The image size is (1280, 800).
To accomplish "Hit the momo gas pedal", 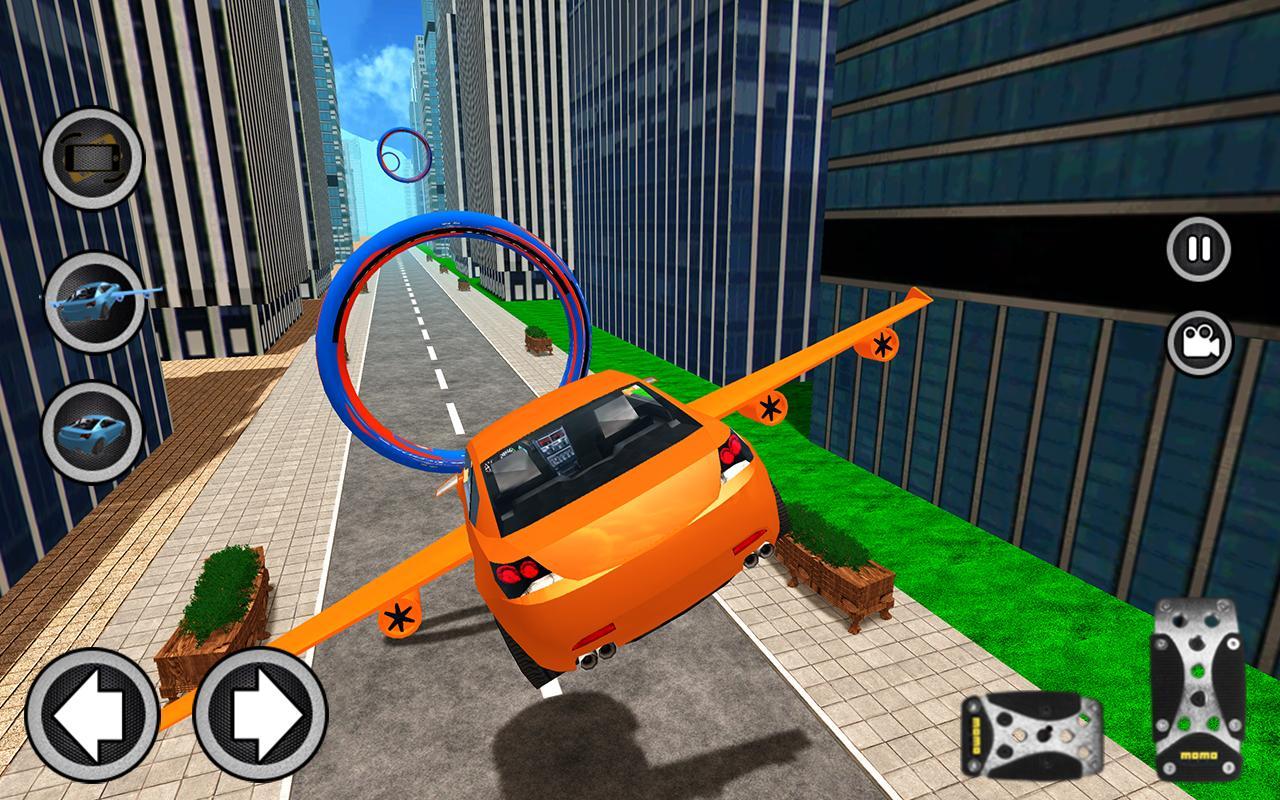I will (1197, 690).
